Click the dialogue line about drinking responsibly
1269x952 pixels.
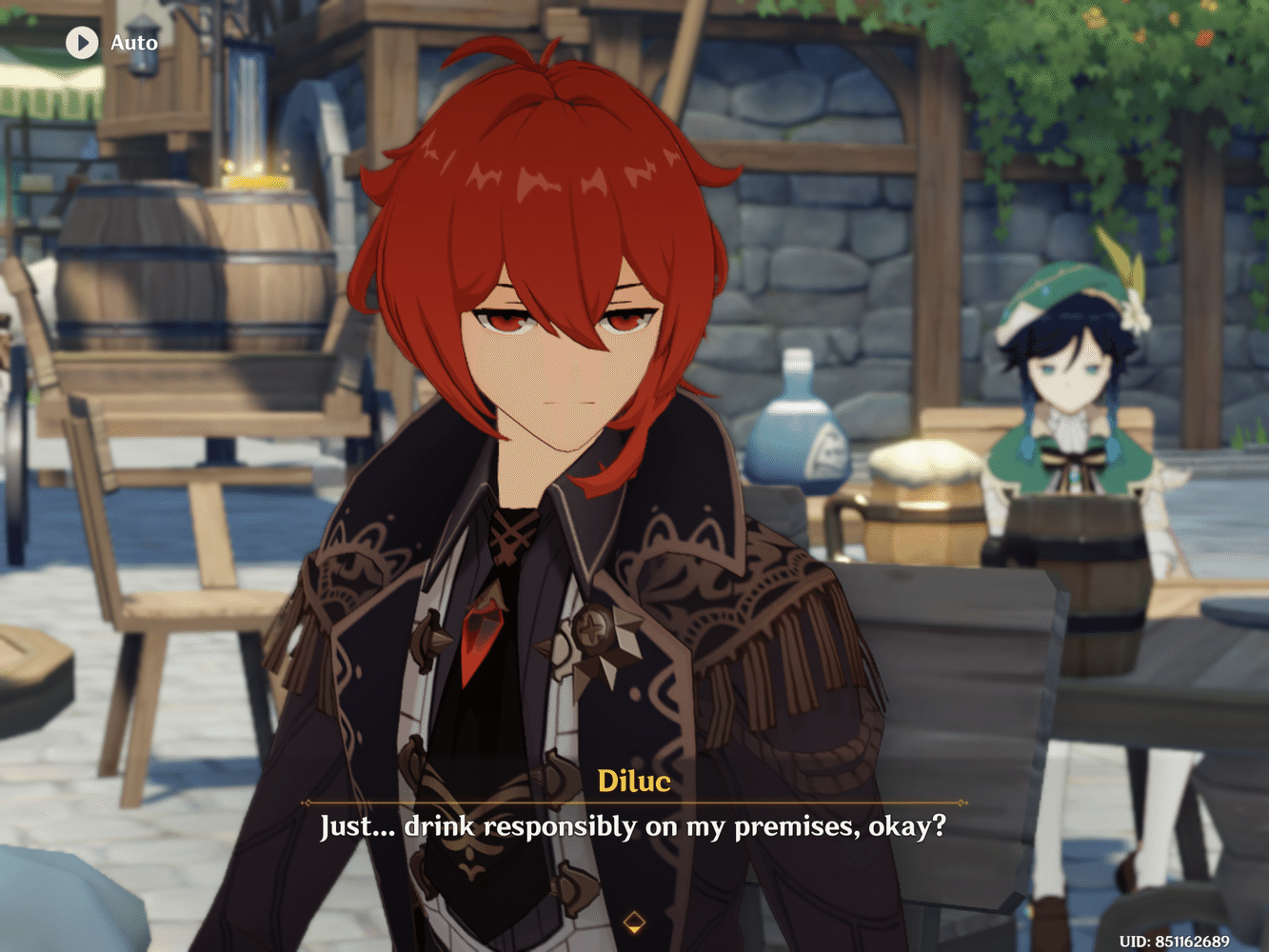point(633,828)
